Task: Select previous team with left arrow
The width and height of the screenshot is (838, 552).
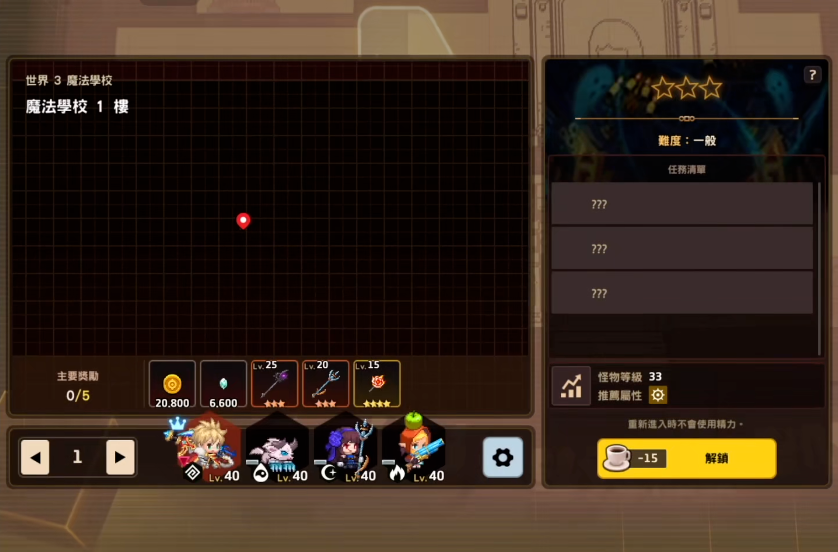Action: coord(35,458)
